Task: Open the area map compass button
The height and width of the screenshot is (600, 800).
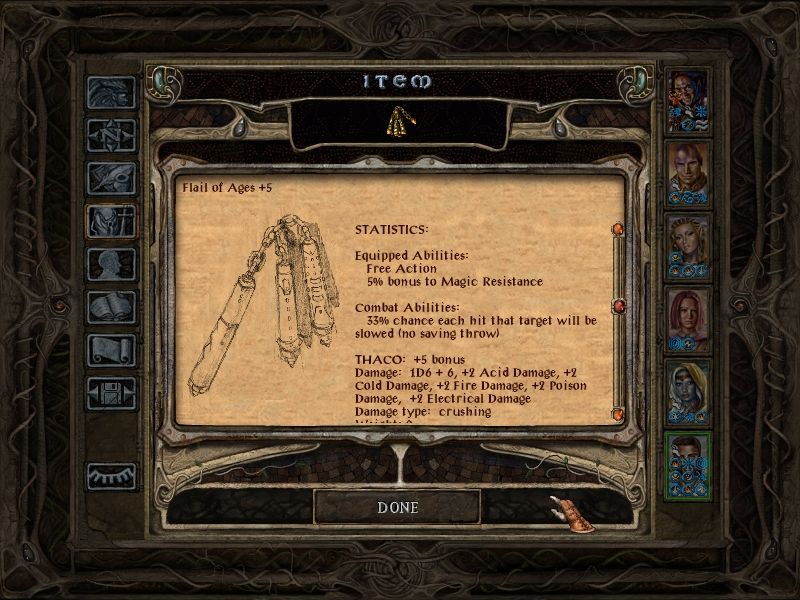Action: coord(111,134)
